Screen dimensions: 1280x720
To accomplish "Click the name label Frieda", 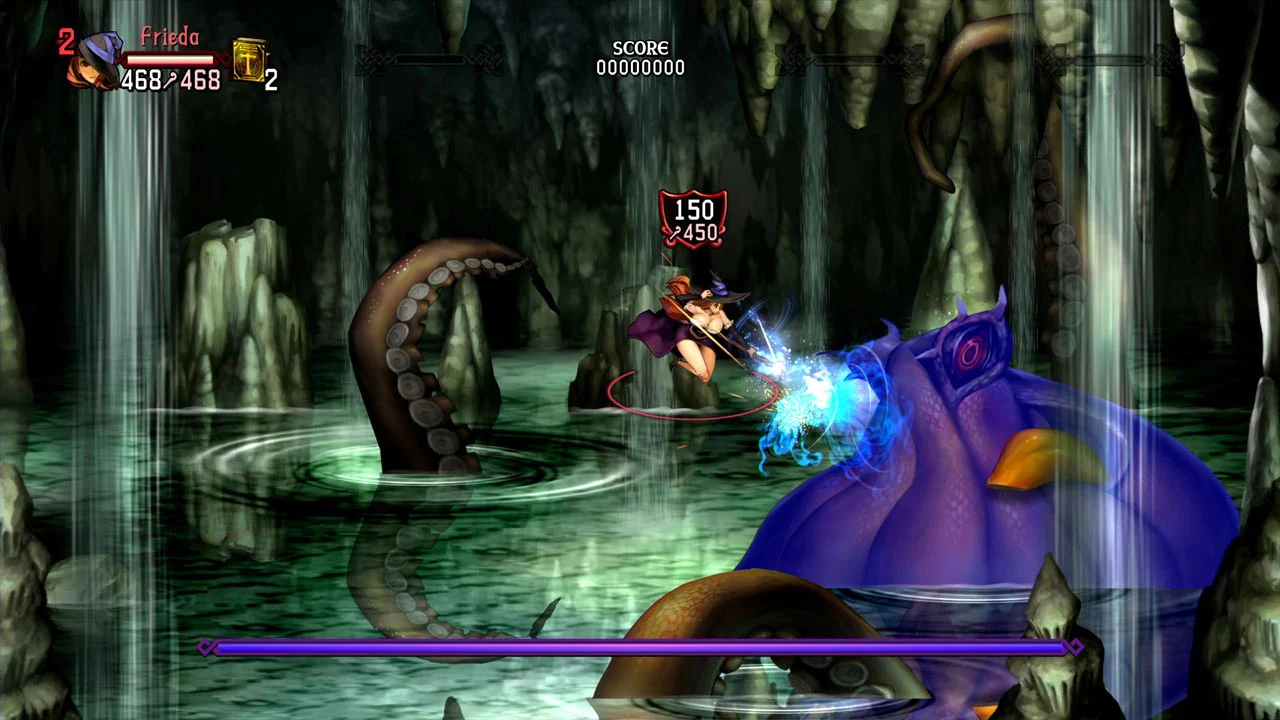I will [x=172, y=37].
